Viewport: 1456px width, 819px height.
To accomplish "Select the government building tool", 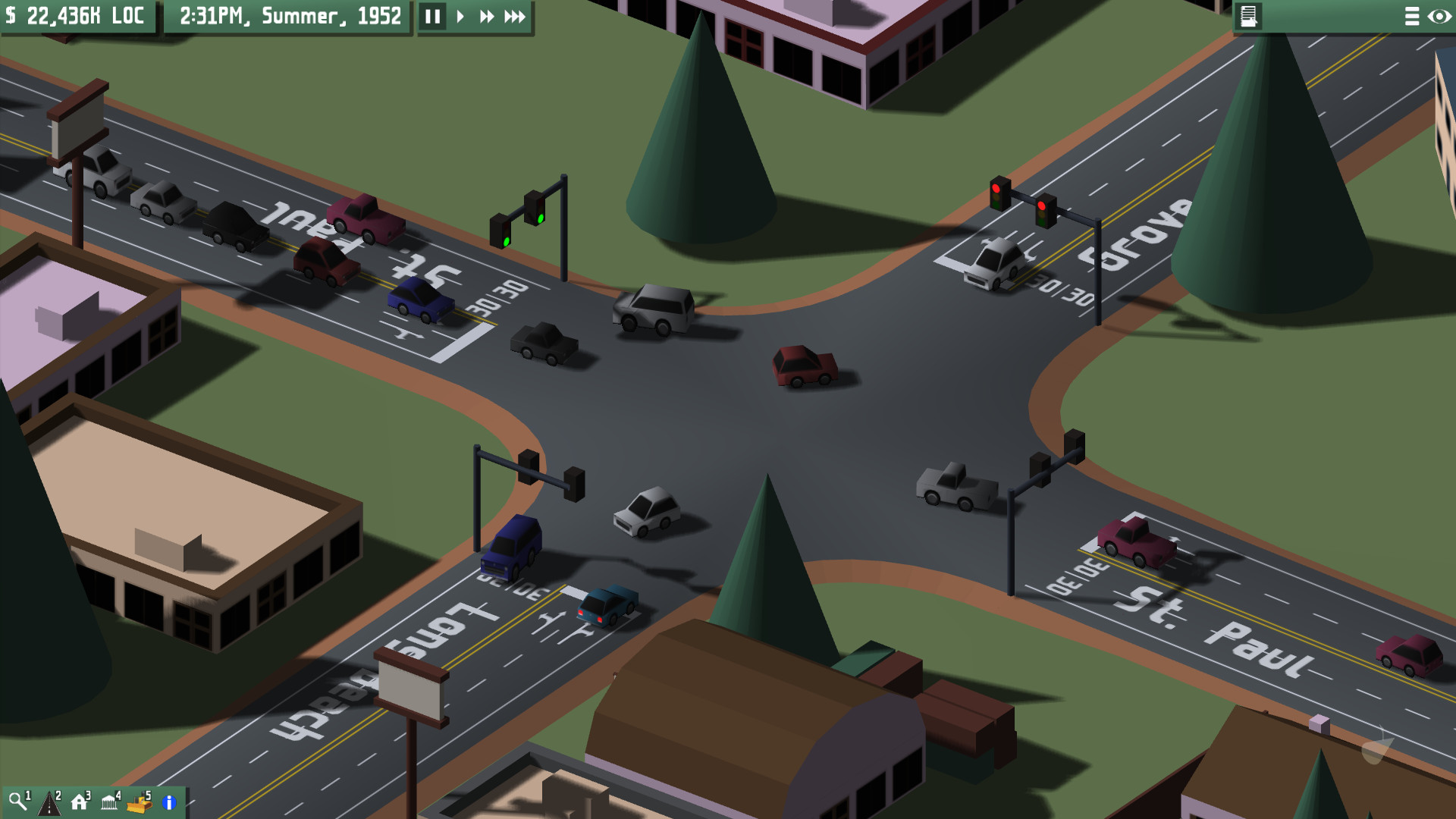I will tap(110, 802).
